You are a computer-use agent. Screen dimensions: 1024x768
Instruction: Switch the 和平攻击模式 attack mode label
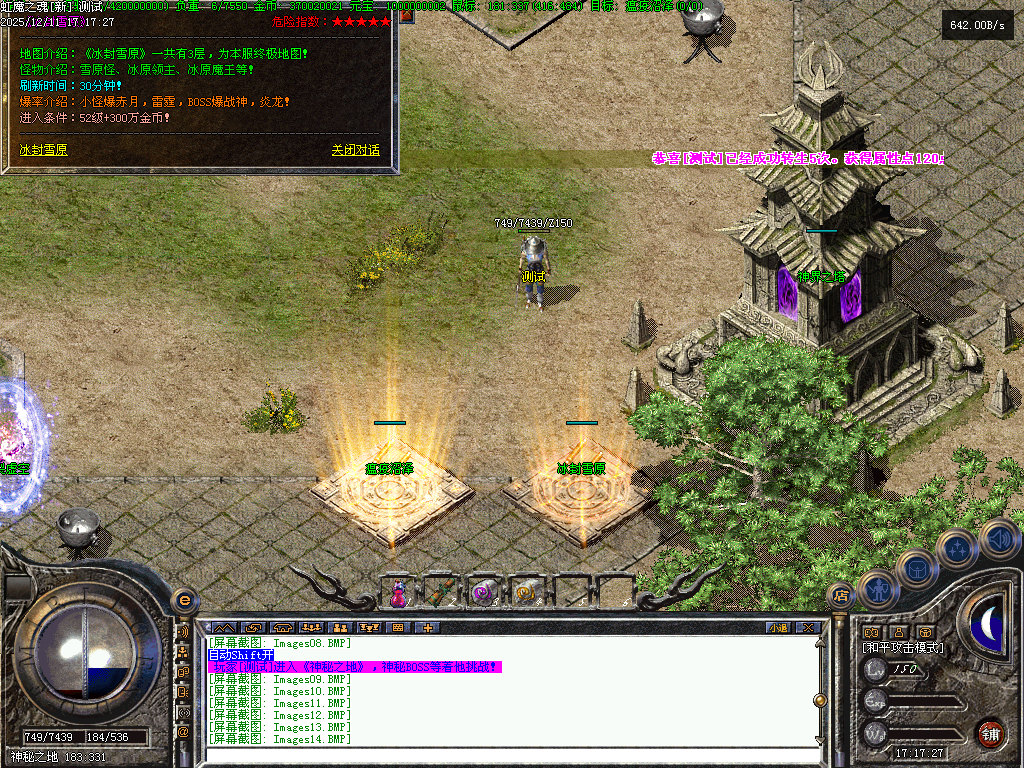pos(903,648)
